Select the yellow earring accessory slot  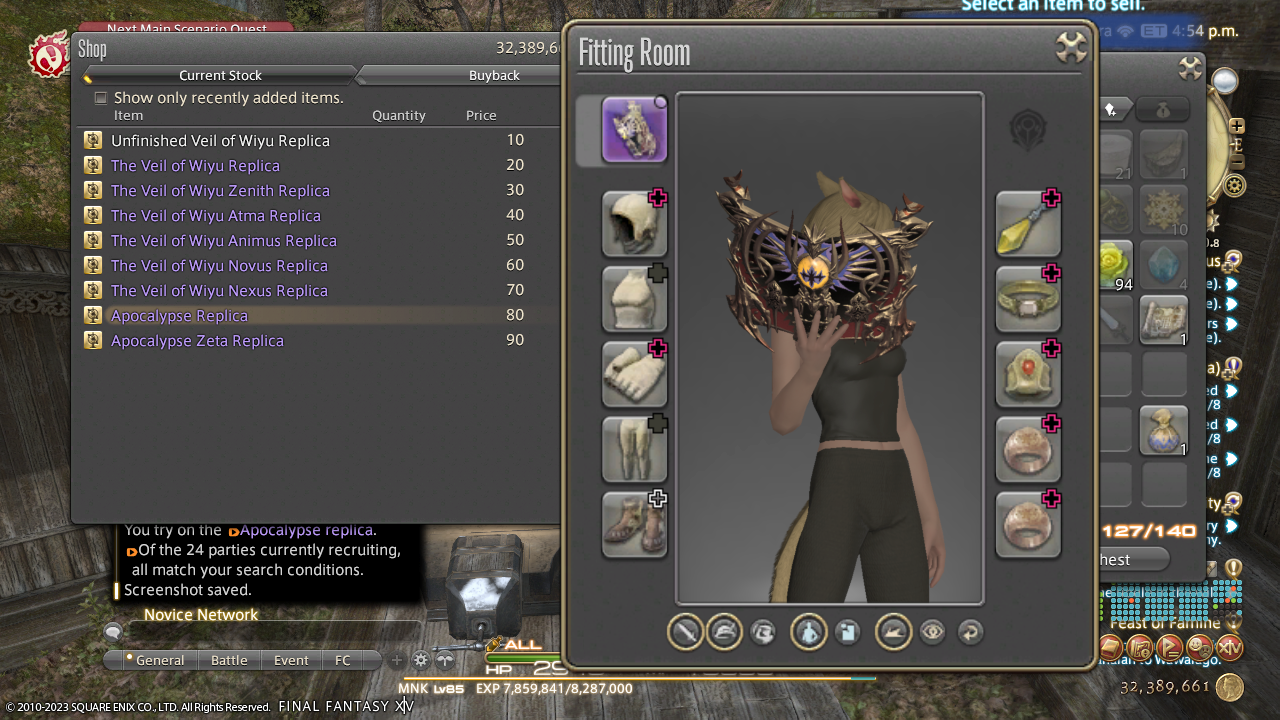(1028, 224)
